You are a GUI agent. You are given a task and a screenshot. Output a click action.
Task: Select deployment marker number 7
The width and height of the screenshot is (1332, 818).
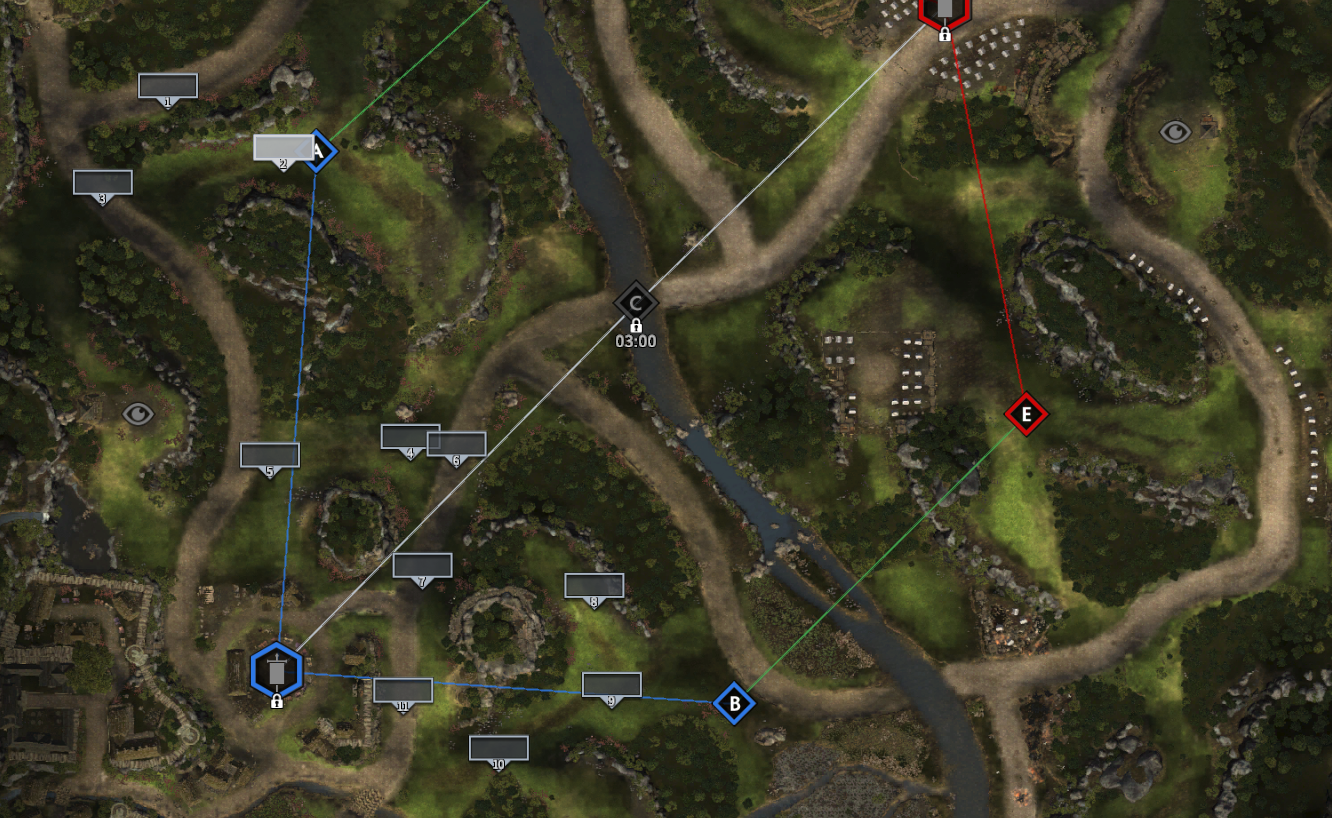[x=422, y=566]
